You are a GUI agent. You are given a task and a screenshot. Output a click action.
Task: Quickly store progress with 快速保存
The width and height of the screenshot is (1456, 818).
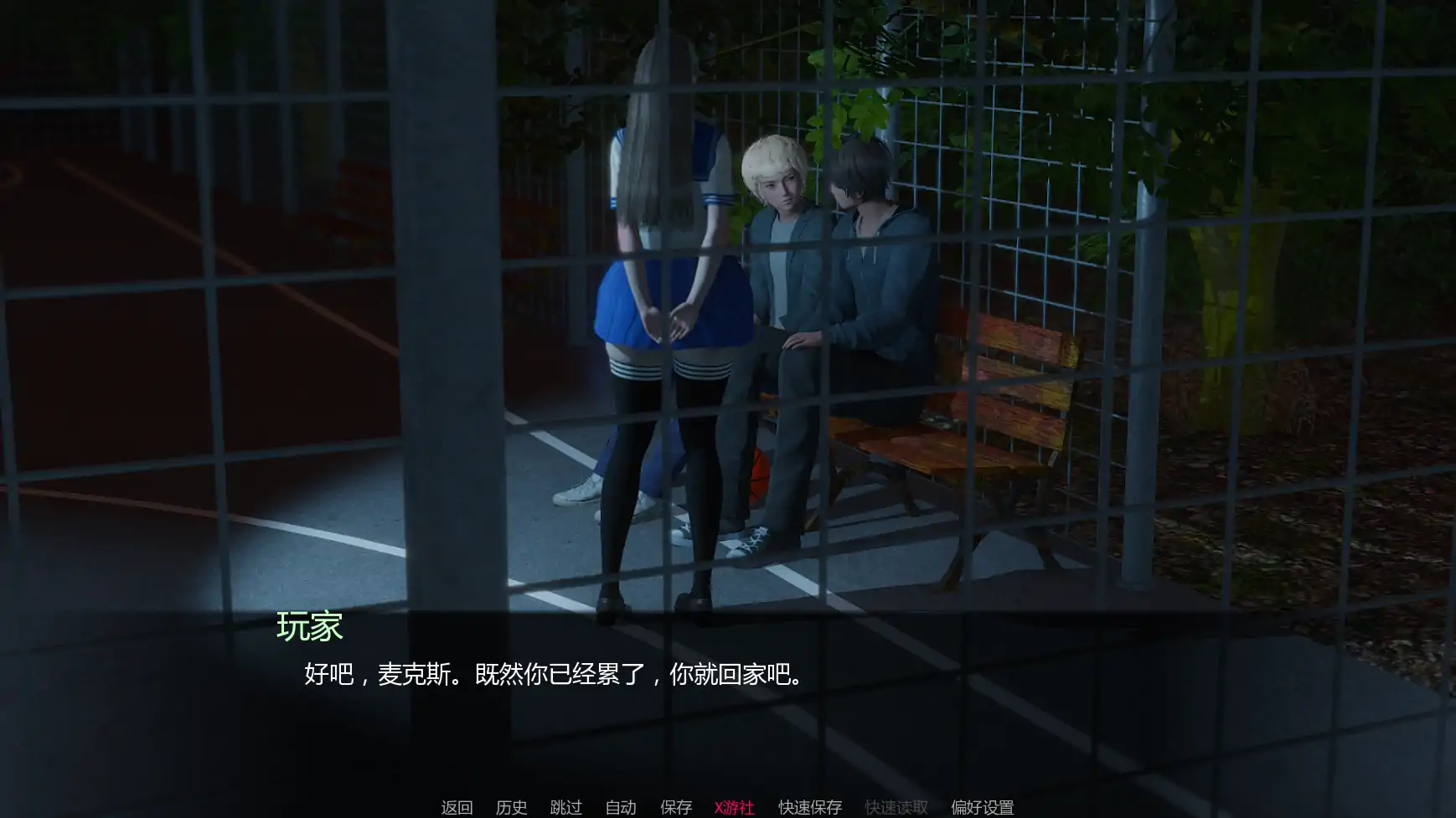click(x=808, y=808)
